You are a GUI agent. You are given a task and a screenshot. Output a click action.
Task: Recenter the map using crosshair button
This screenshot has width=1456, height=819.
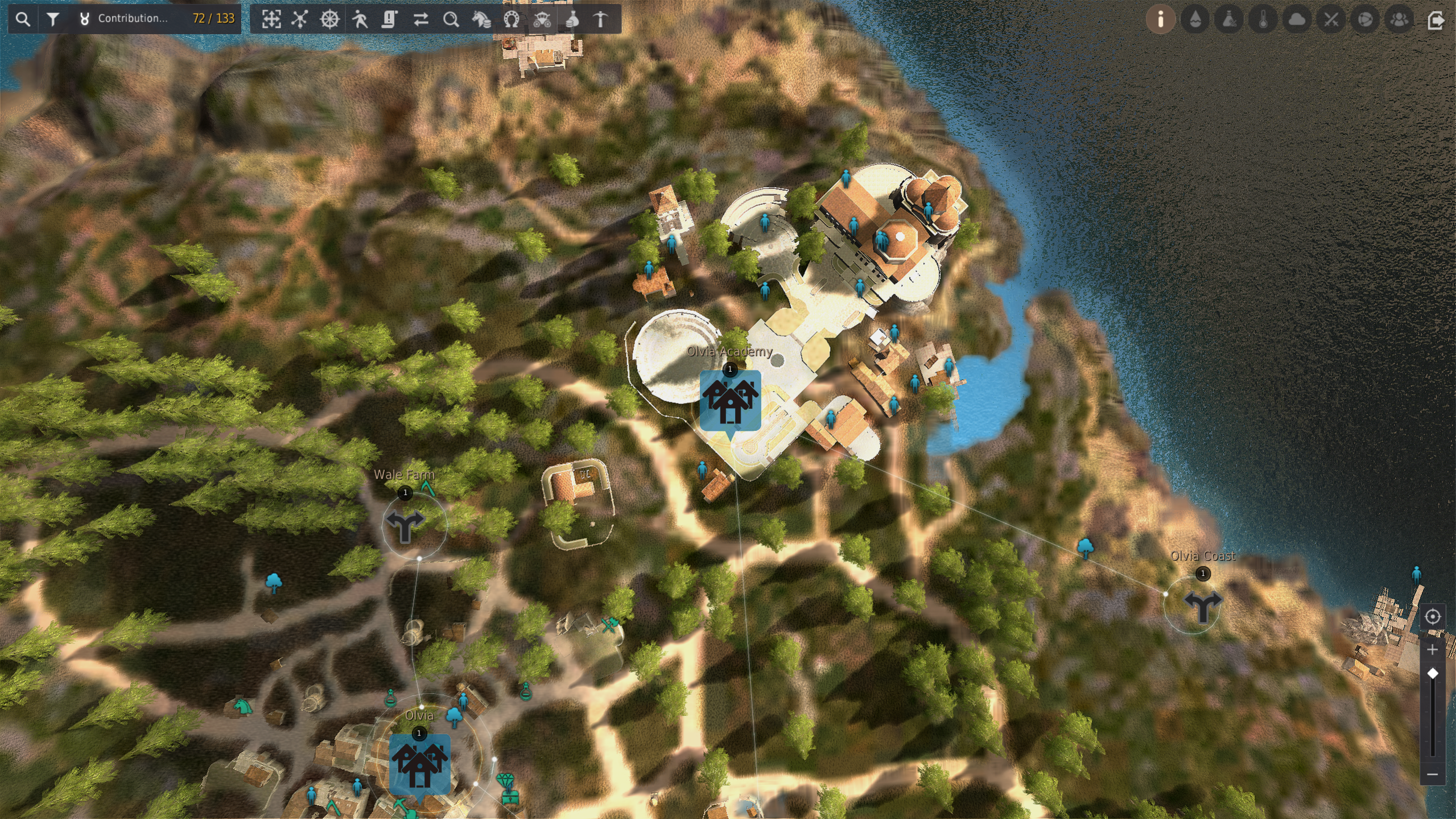pos(1433,616)
